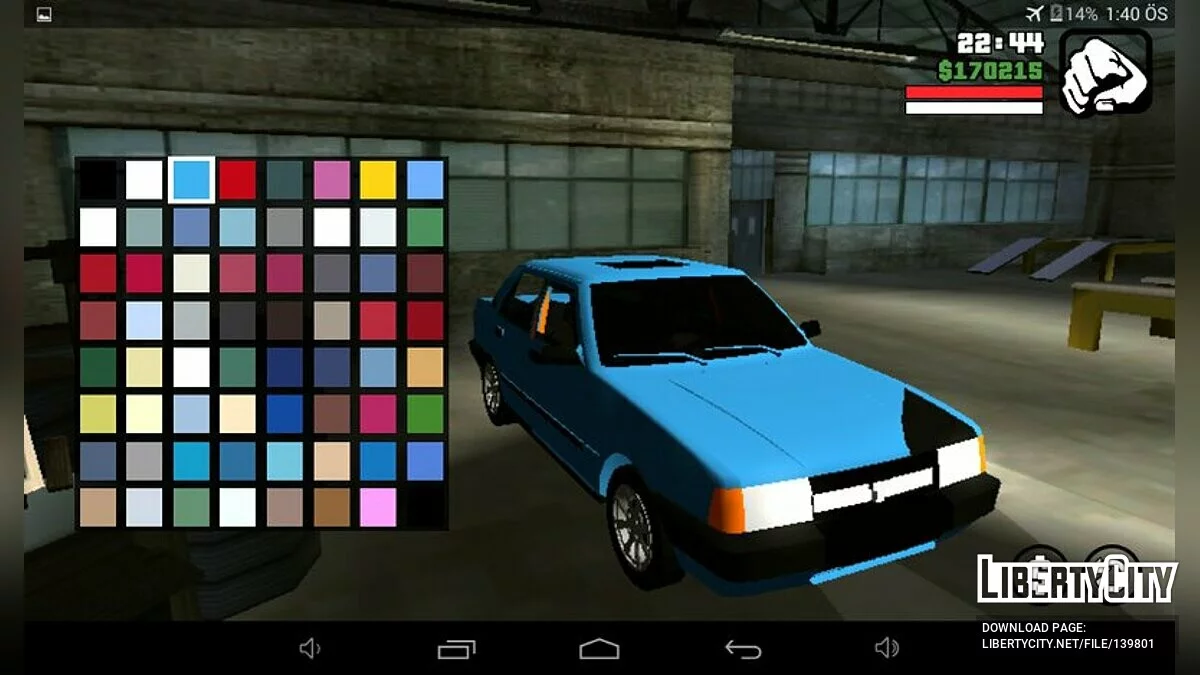This screenshot has height=675, width=1200.
Task: Raise volume with the volume-up speaker icon
Action: click(x=886, y=649)
